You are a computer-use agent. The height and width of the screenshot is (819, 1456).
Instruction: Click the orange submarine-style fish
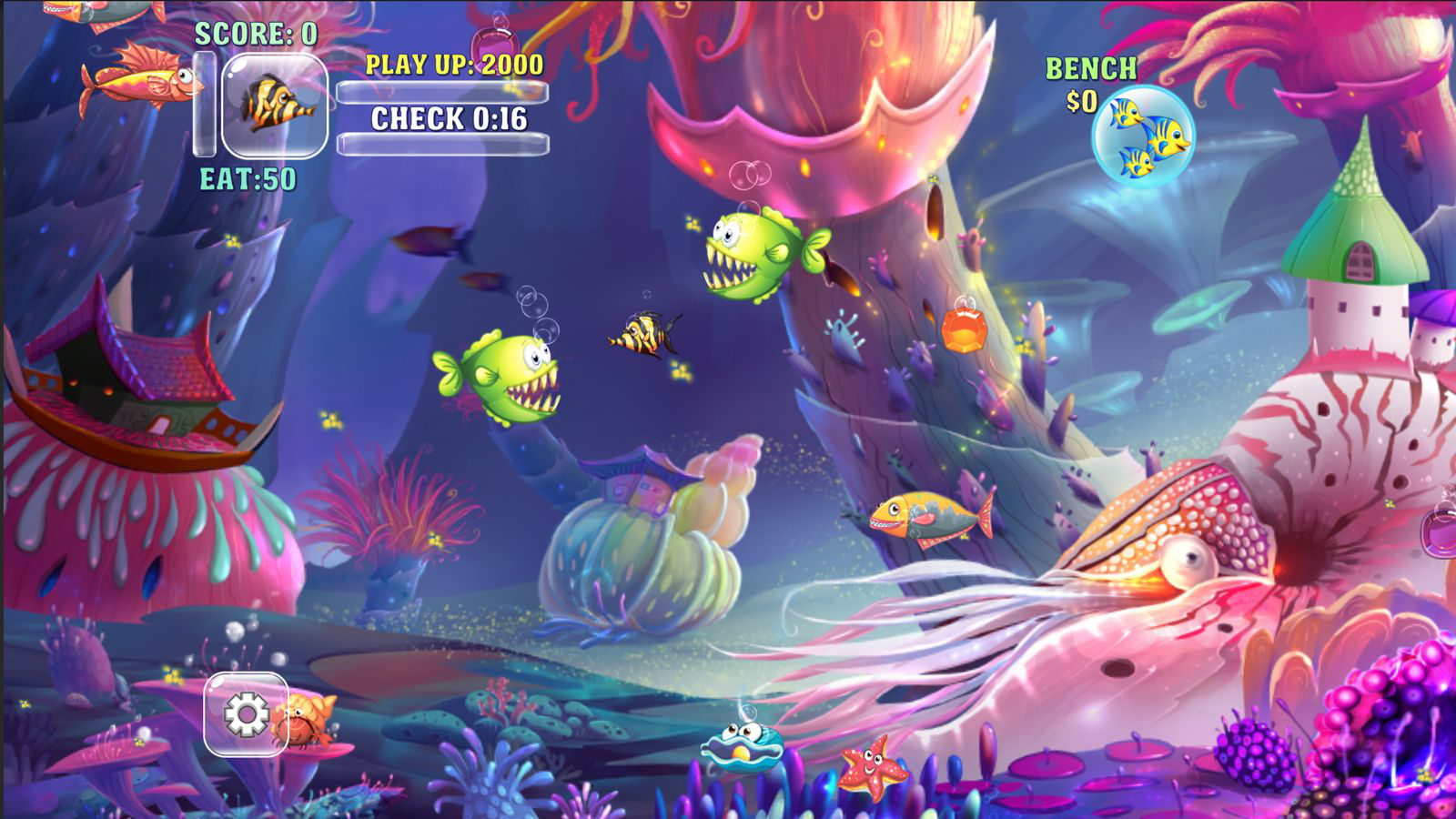point(928,516)
